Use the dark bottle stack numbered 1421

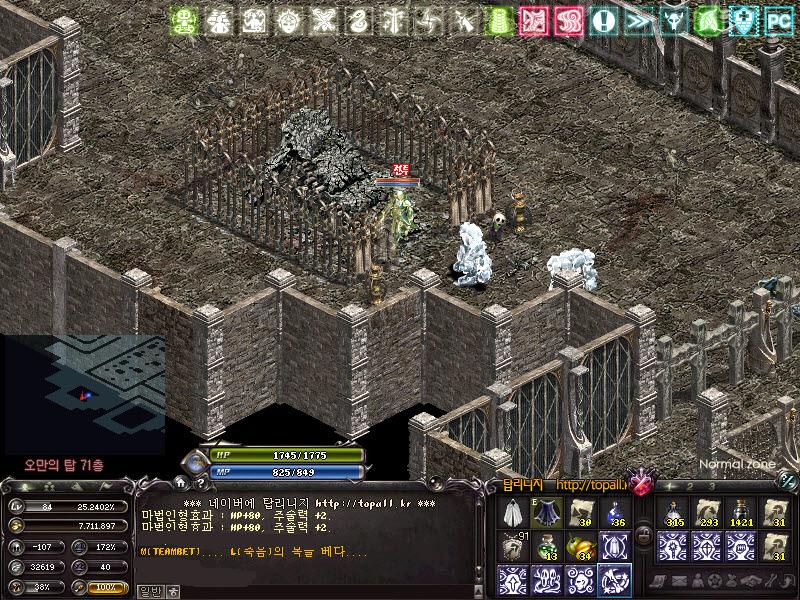point(741,513)
